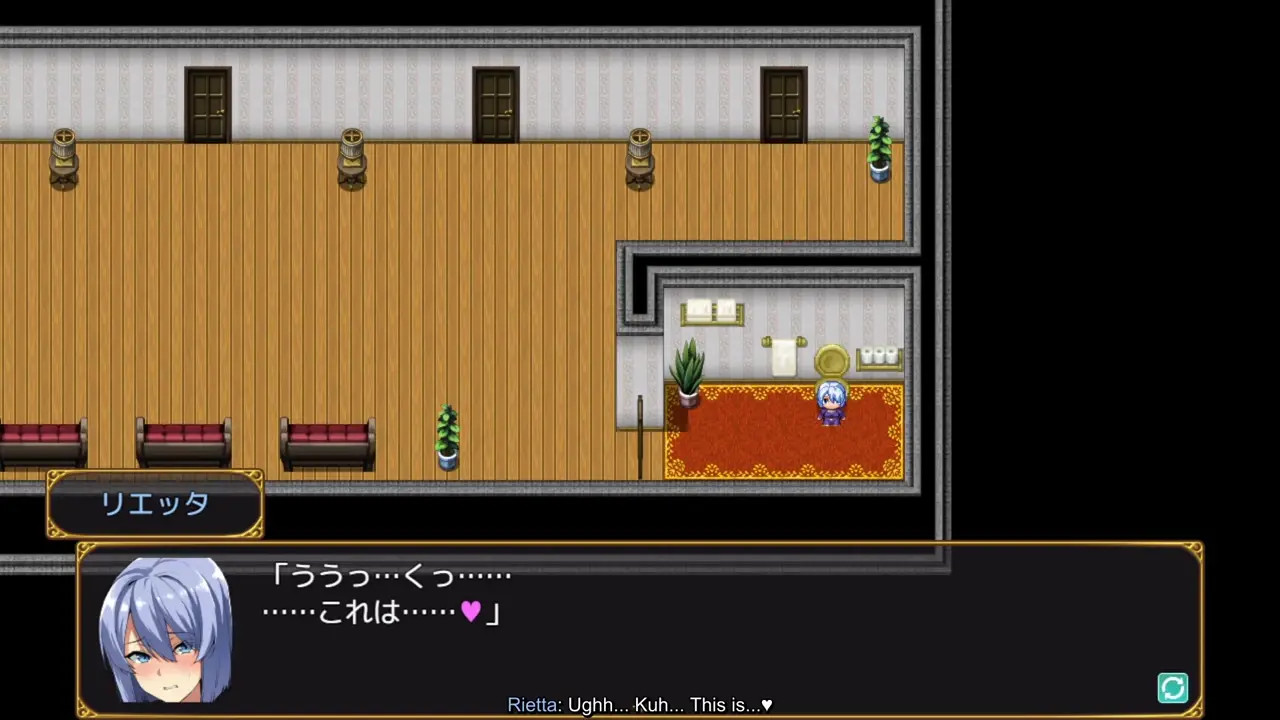Click the green refresh icon in dialogue box
Image resolution: width=1280 pixels, height=720 pixels.
pyautogui.click(x=1172, y=688)
